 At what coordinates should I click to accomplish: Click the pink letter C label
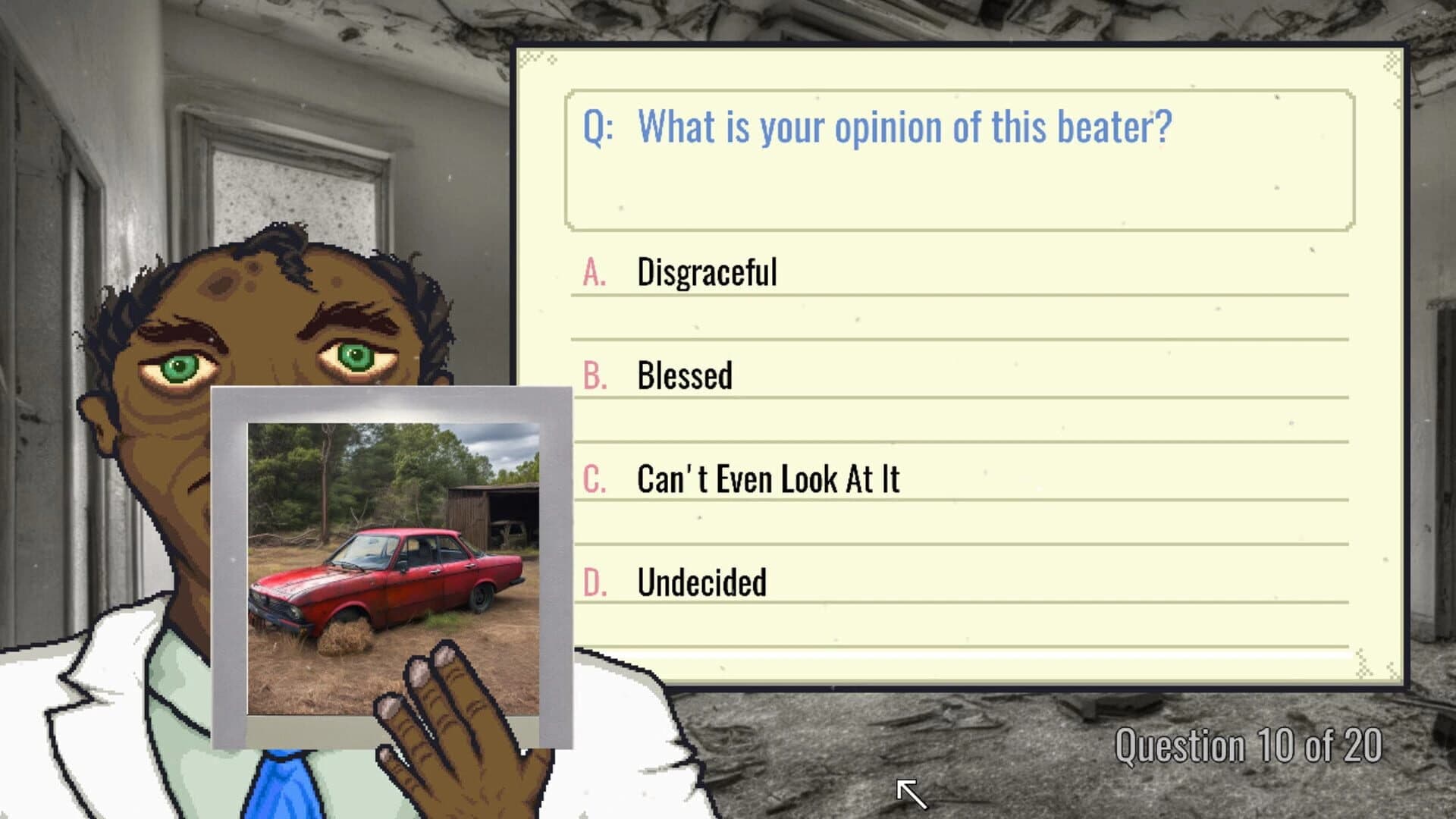click(595, 478)
